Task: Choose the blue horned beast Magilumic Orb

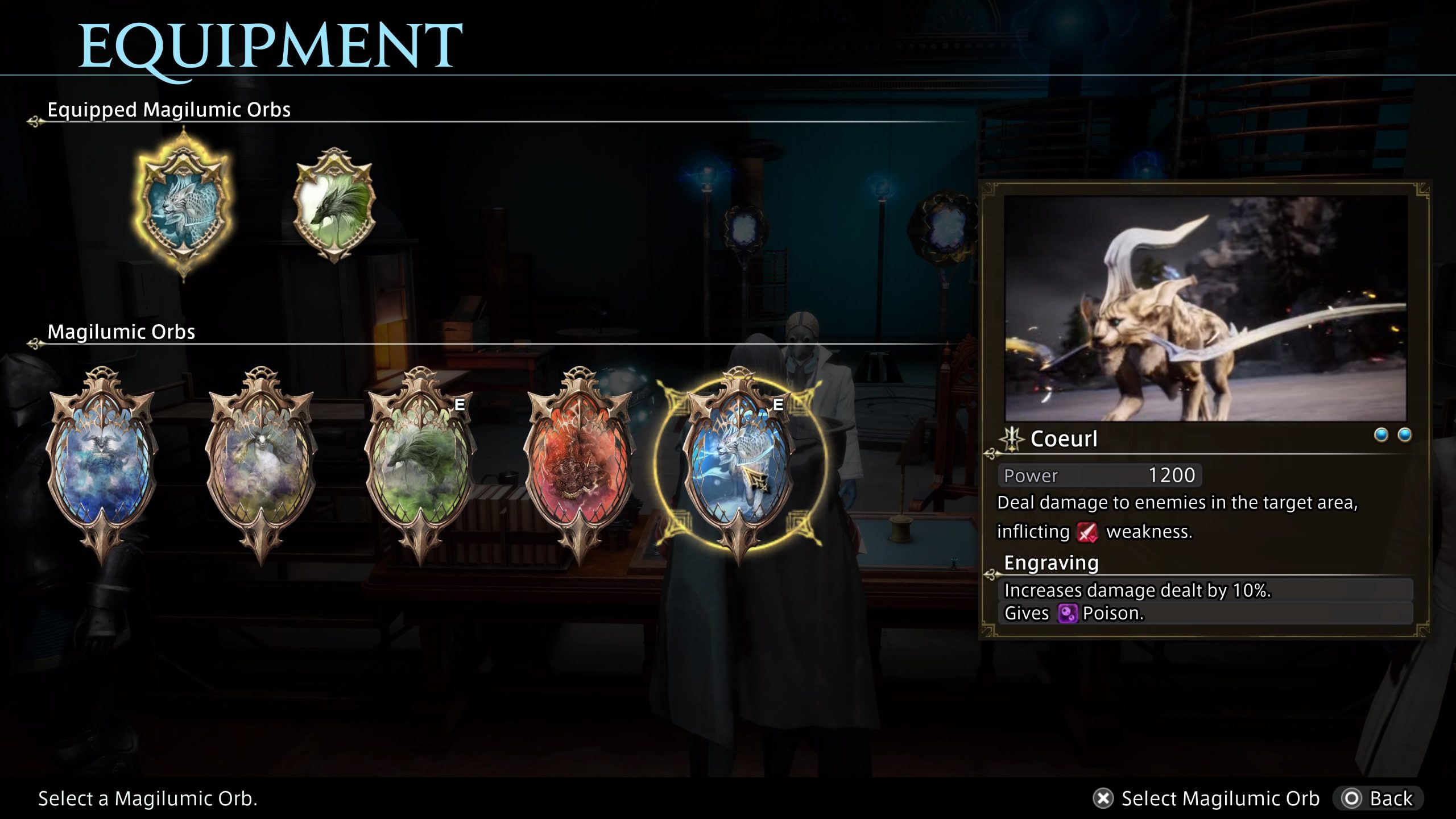Action: (x=101, y=465)
